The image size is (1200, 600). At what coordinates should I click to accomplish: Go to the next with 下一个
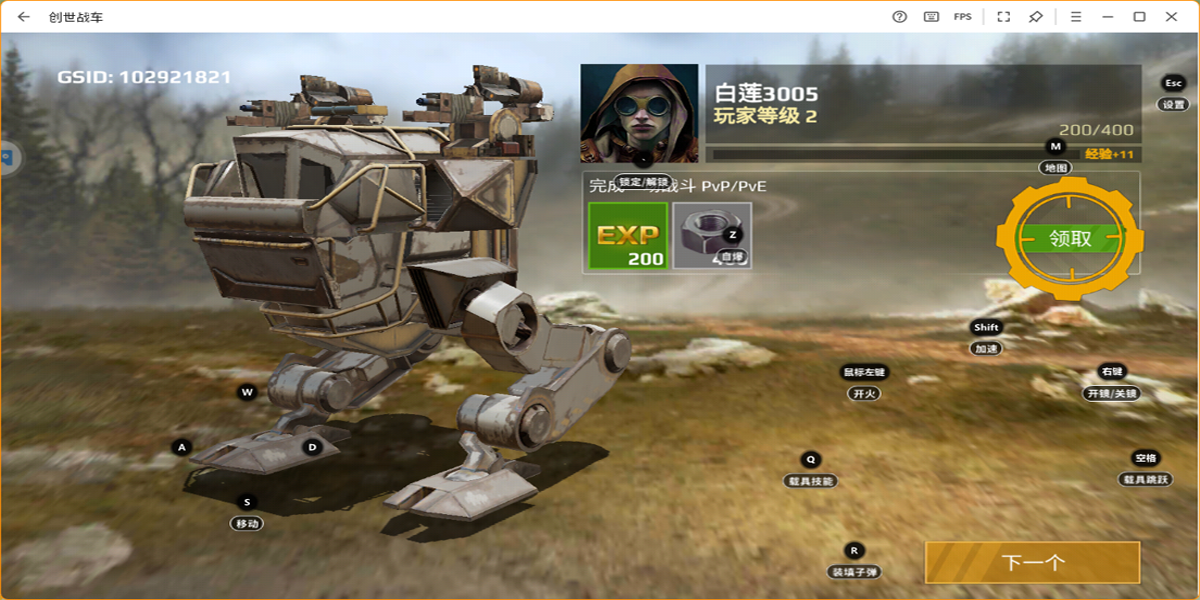point(1032,563)
